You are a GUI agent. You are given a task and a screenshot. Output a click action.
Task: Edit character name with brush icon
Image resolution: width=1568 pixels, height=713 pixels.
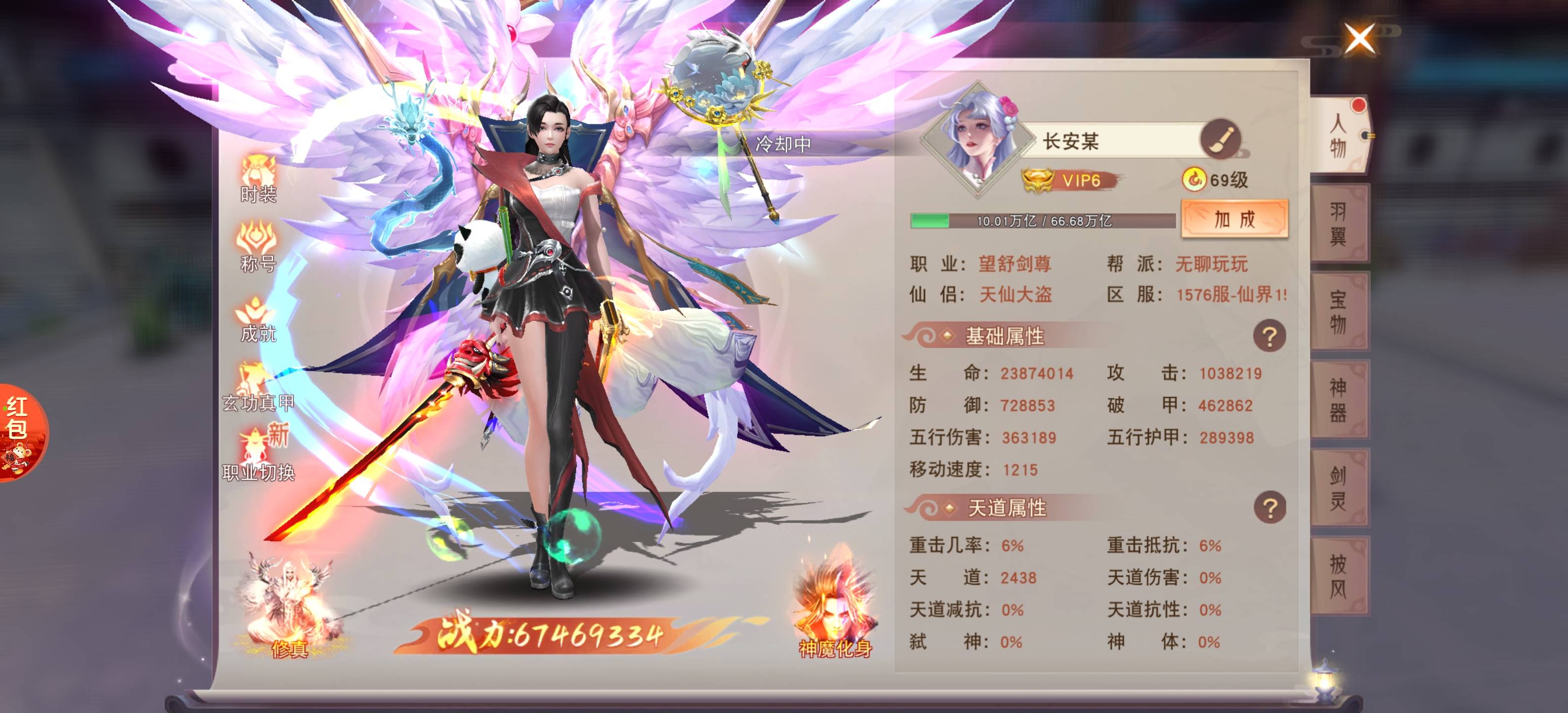click(x=1220, y=140)
